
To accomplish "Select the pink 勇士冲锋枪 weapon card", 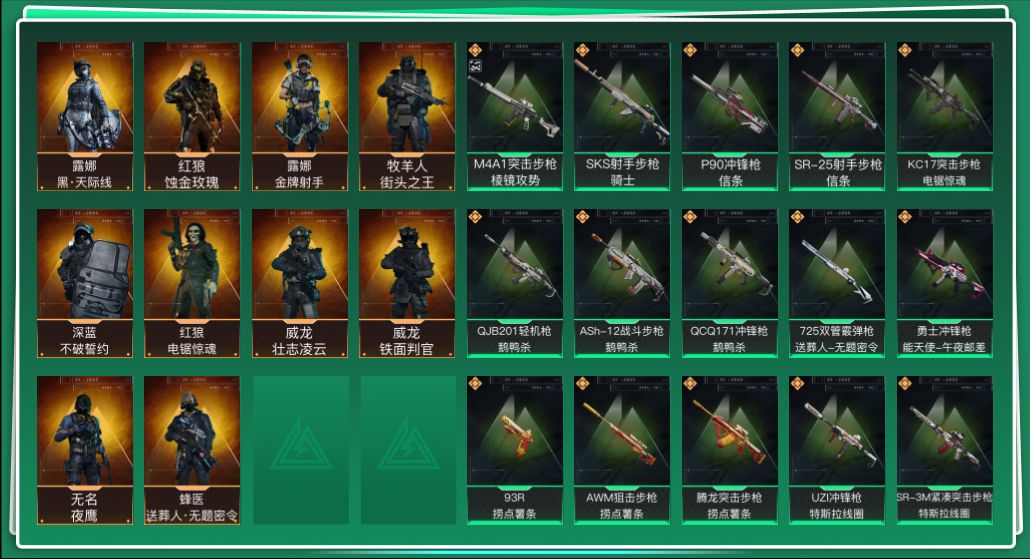I will (x=945, y=283).
